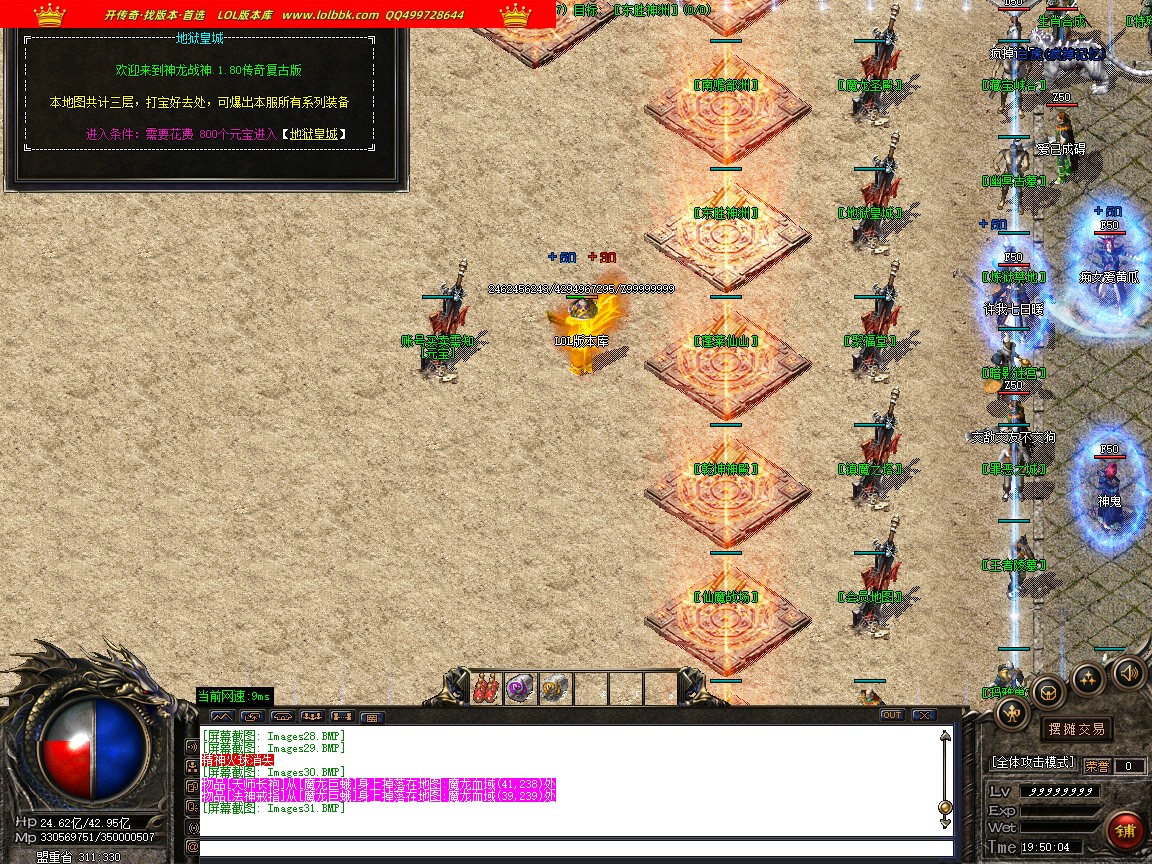Click the first chat toolbar icon with zigzag line
This screenshot has height=864, width=1152.
coord(221,716)
